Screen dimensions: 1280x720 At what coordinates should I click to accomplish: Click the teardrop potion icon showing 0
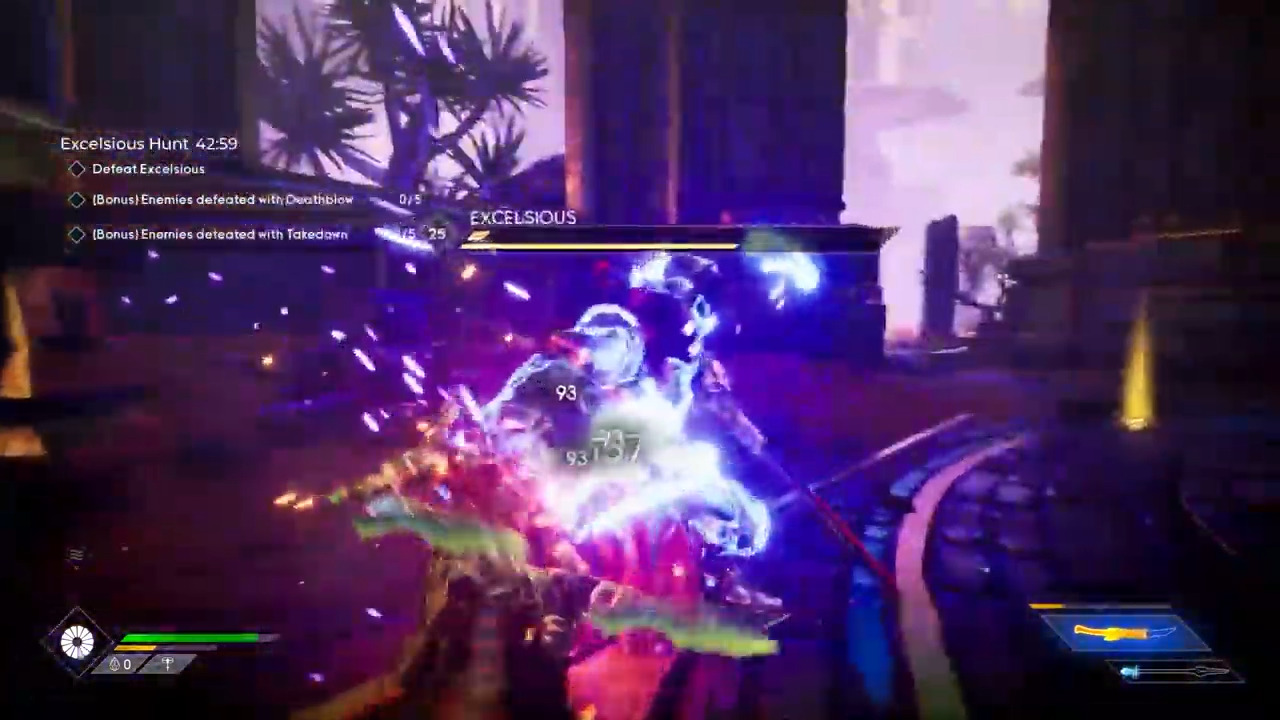tap(113, 664)
